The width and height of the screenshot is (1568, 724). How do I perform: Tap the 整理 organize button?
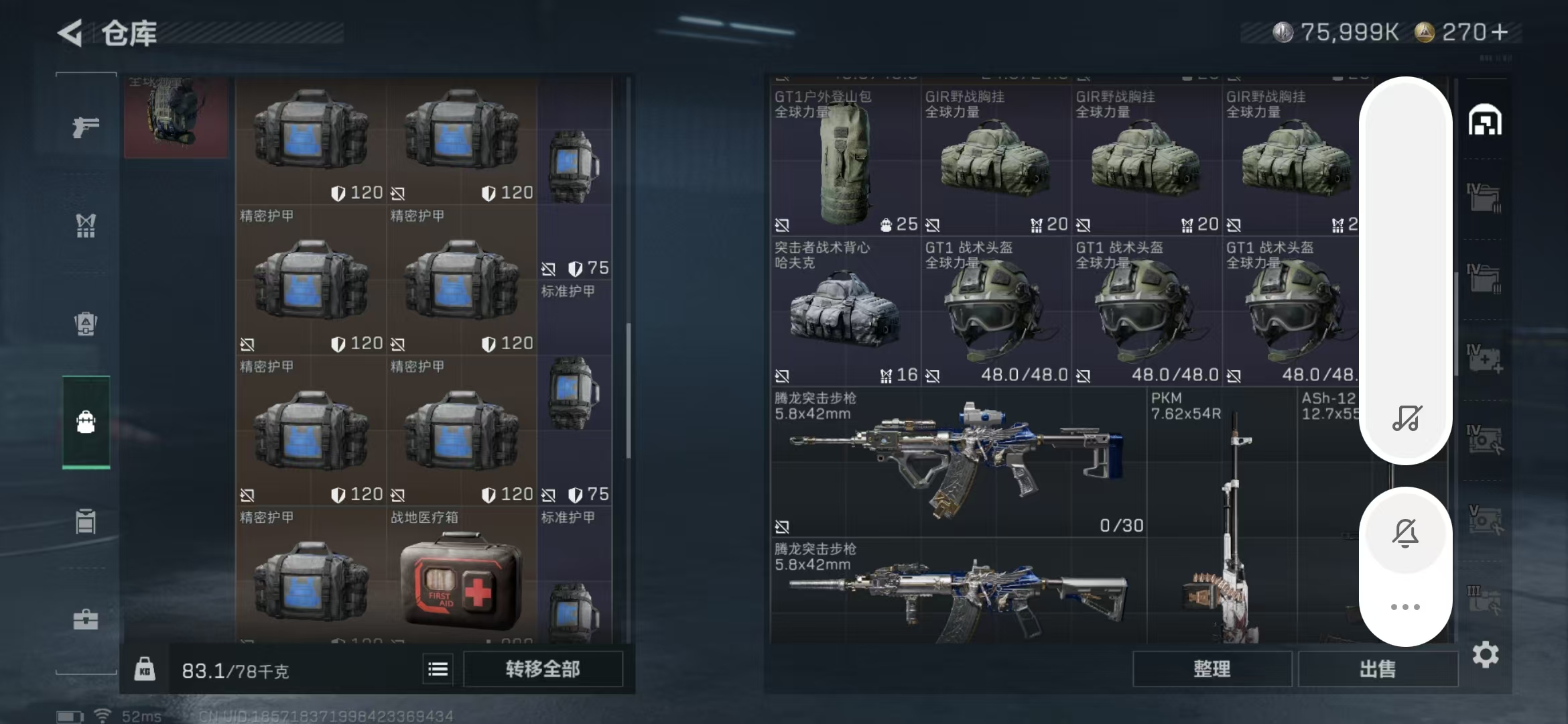(x=1212, y=669)
